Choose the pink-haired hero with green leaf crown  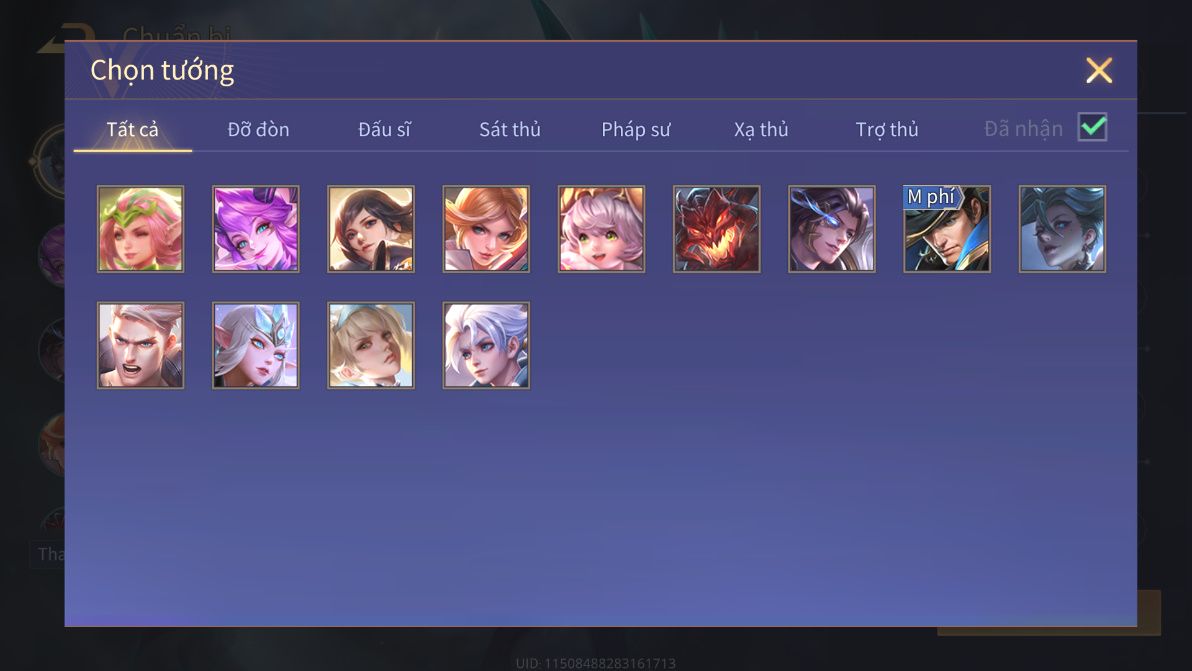tap(141, 229)
